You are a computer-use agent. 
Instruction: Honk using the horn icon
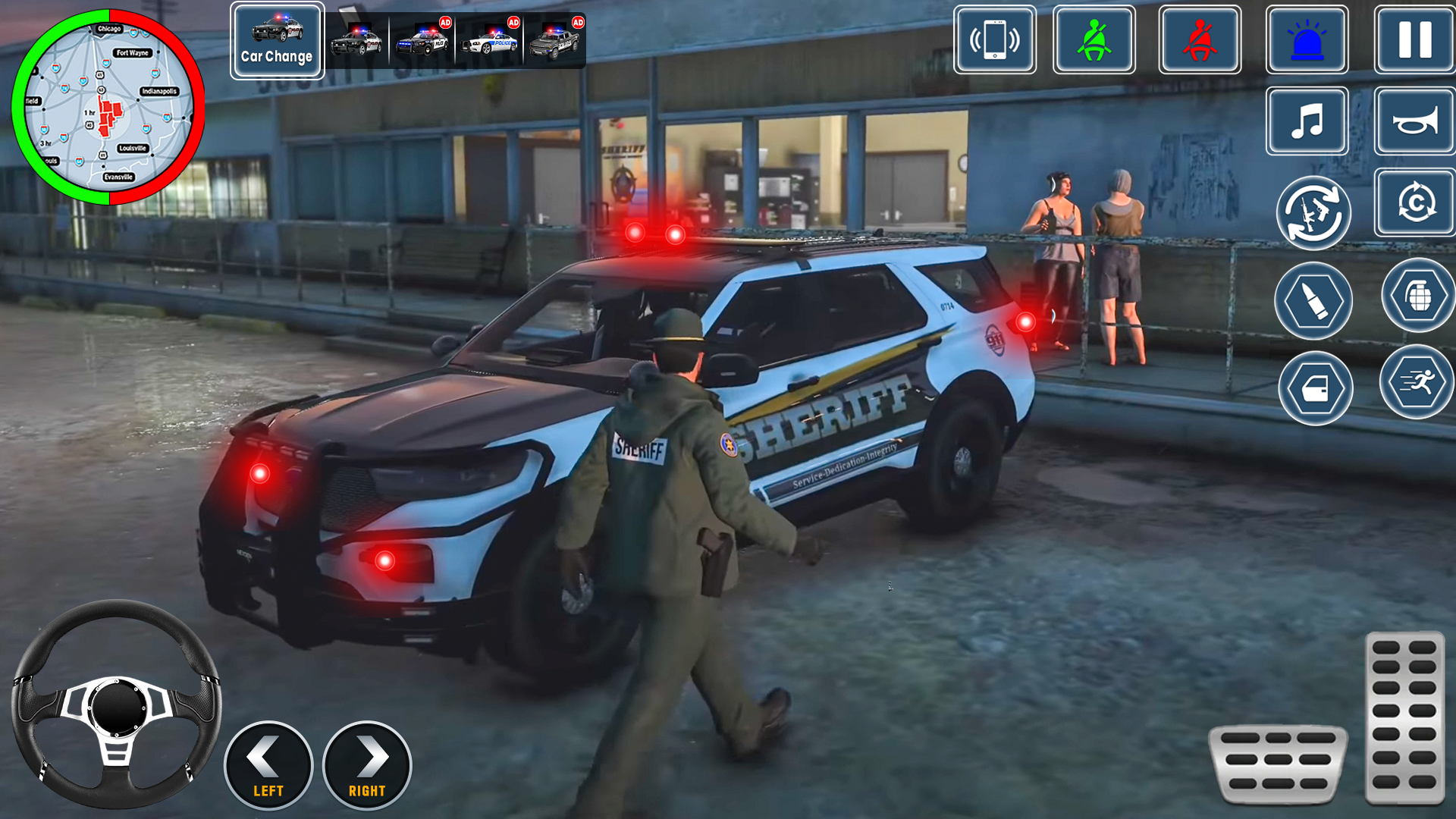click(x=1413, y=121)
